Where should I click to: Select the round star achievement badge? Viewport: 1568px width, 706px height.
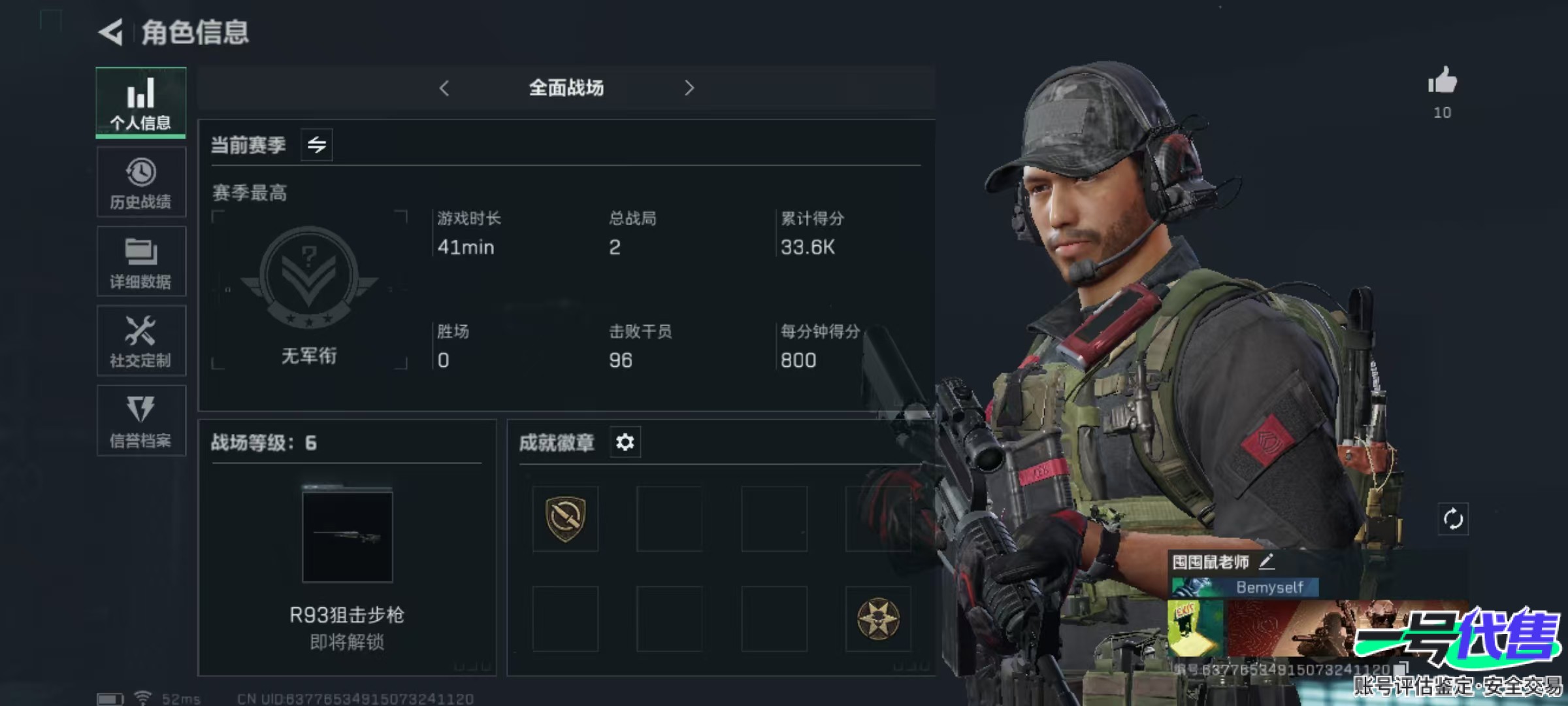coord(878,619)
